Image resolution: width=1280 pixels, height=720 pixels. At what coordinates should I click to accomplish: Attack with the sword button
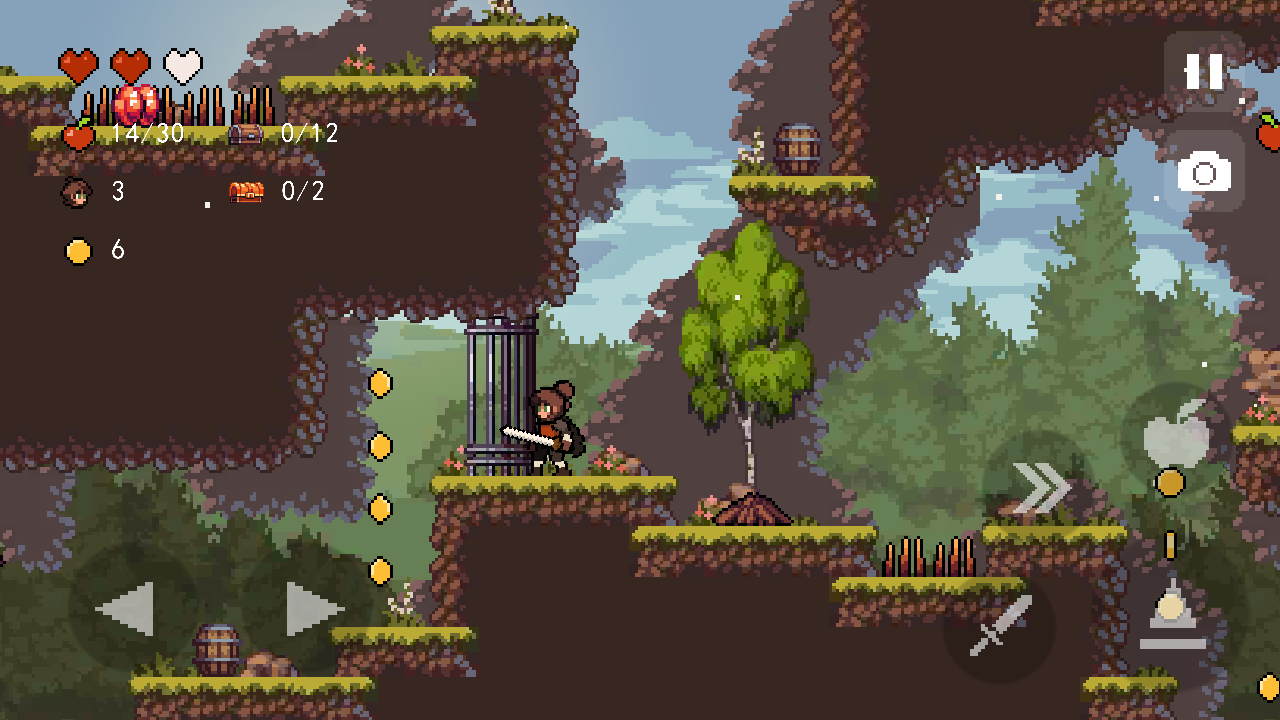point(998,627)
